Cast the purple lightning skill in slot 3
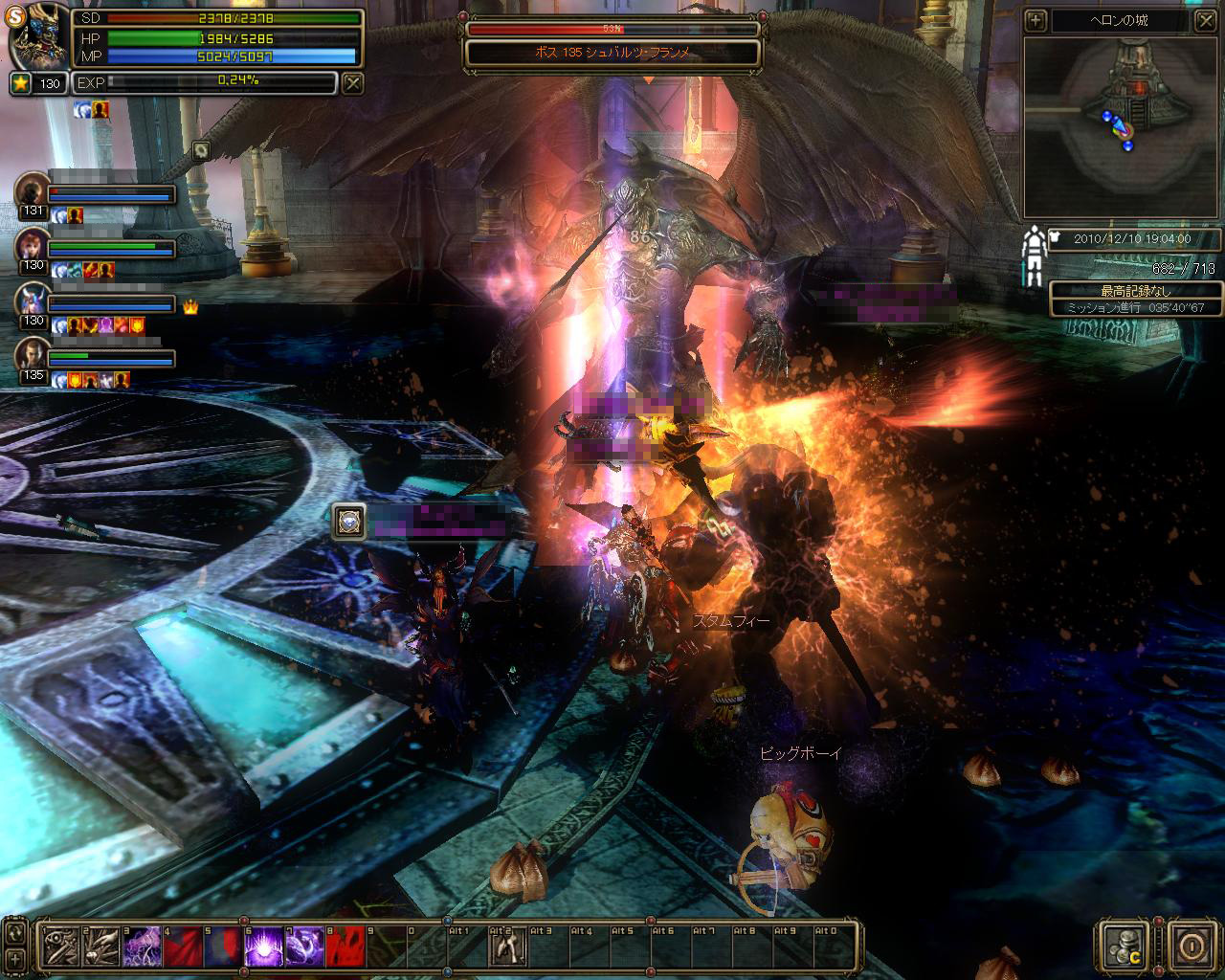The image size is (1225, 980). [x=142, y=946]
